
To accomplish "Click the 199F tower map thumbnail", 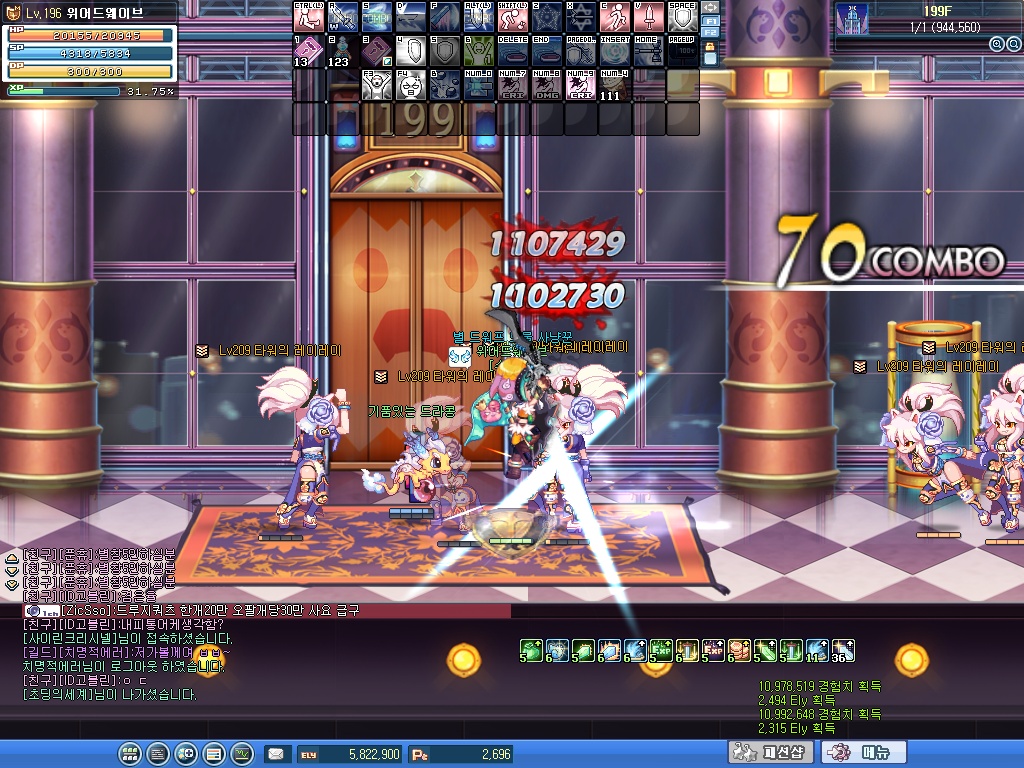I will (852, 20).
